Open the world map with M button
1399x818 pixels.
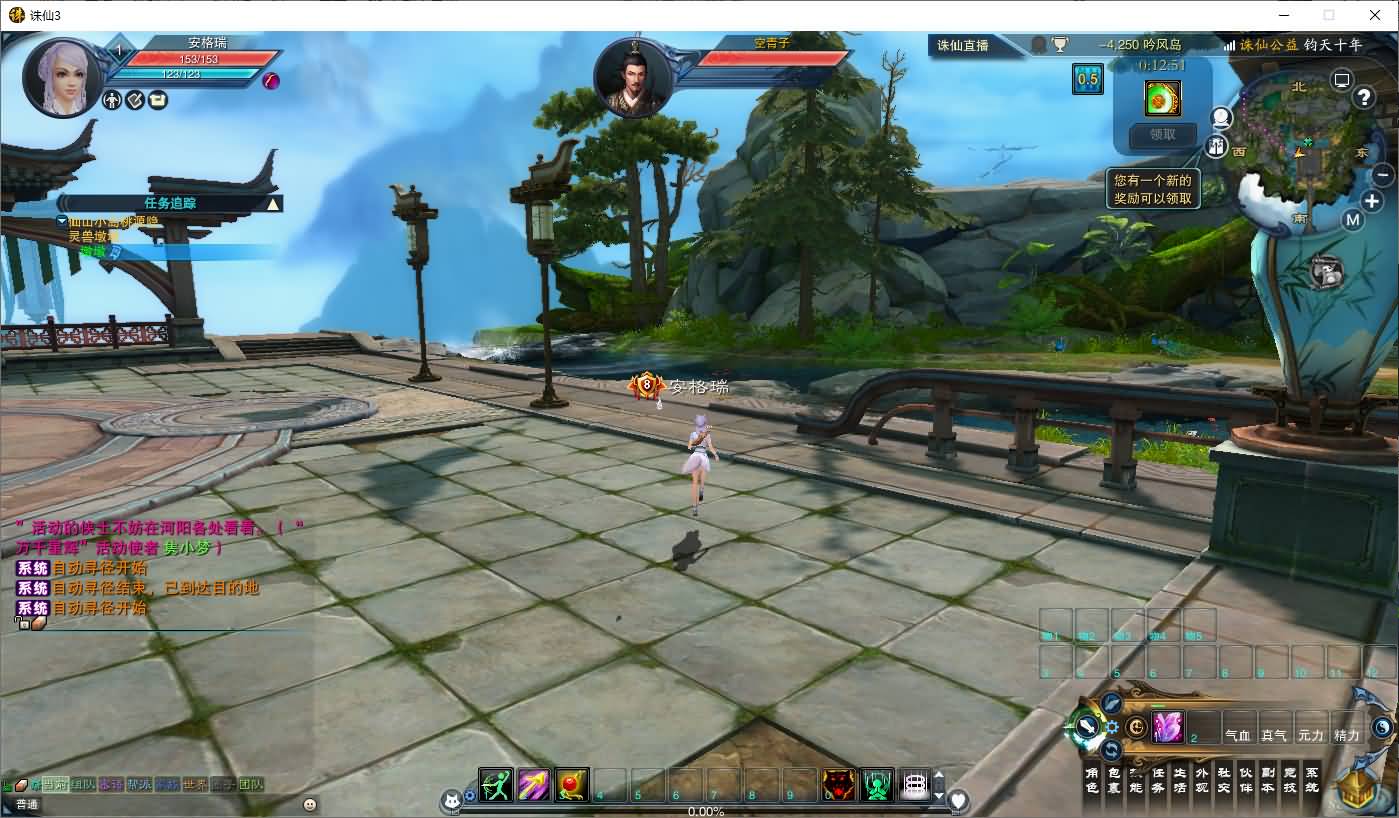(x=1353, y=220)
